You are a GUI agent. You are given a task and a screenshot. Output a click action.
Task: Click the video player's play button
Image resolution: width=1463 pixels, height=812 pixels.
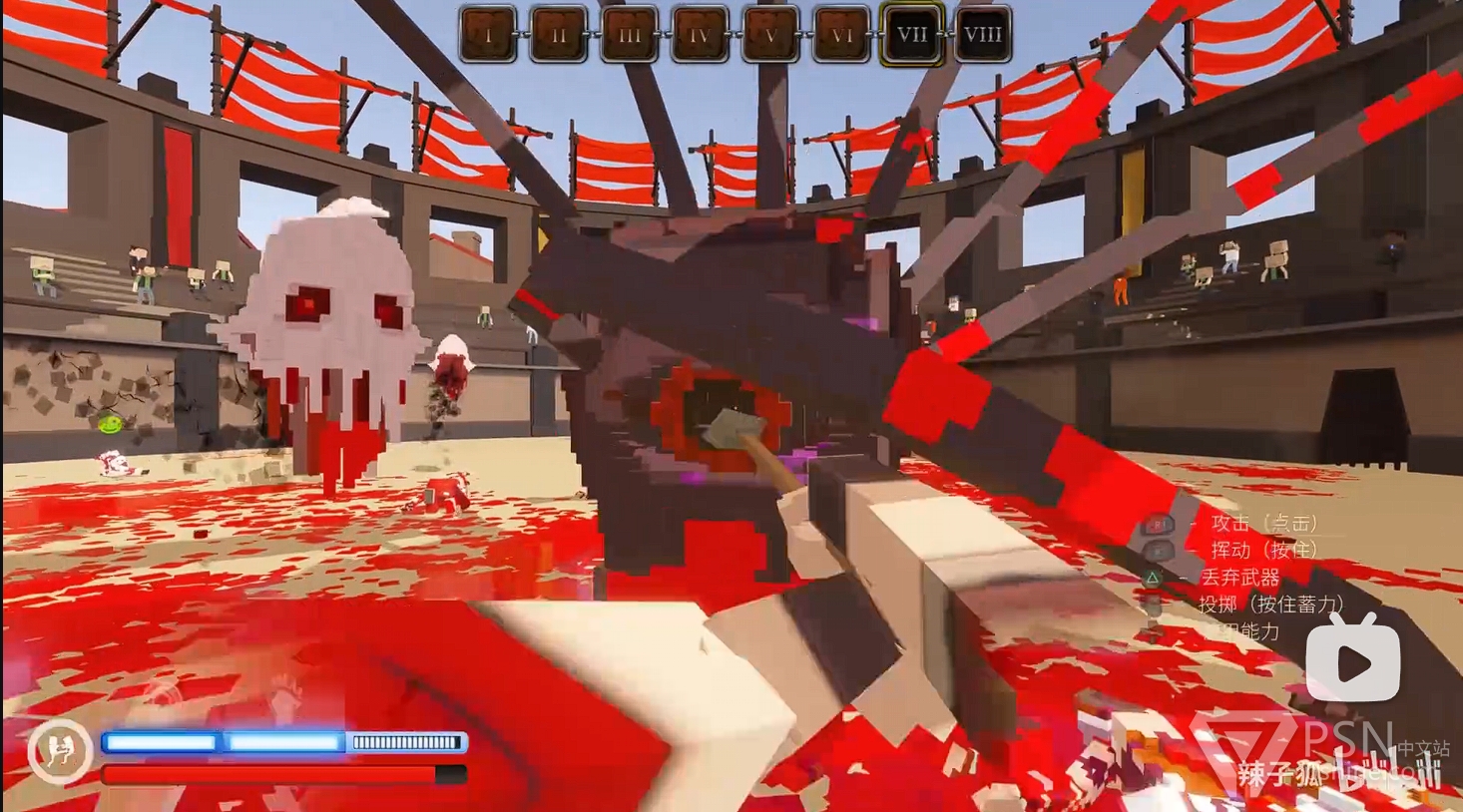[x=1353, y=660]
